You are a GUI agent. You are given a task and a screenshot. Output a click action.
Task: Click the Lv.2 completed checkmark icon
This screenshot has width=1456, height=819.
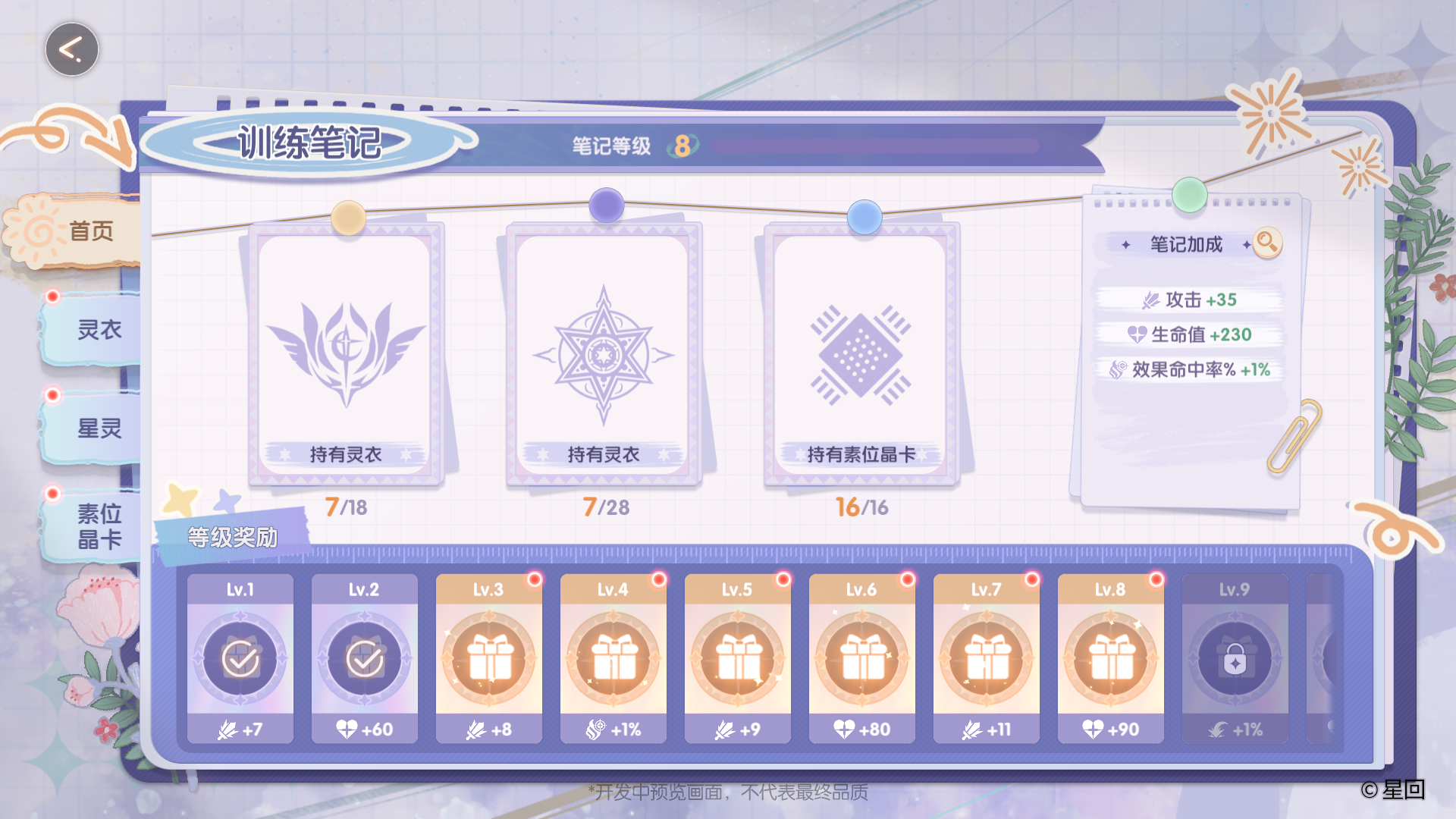click(364, 658)
